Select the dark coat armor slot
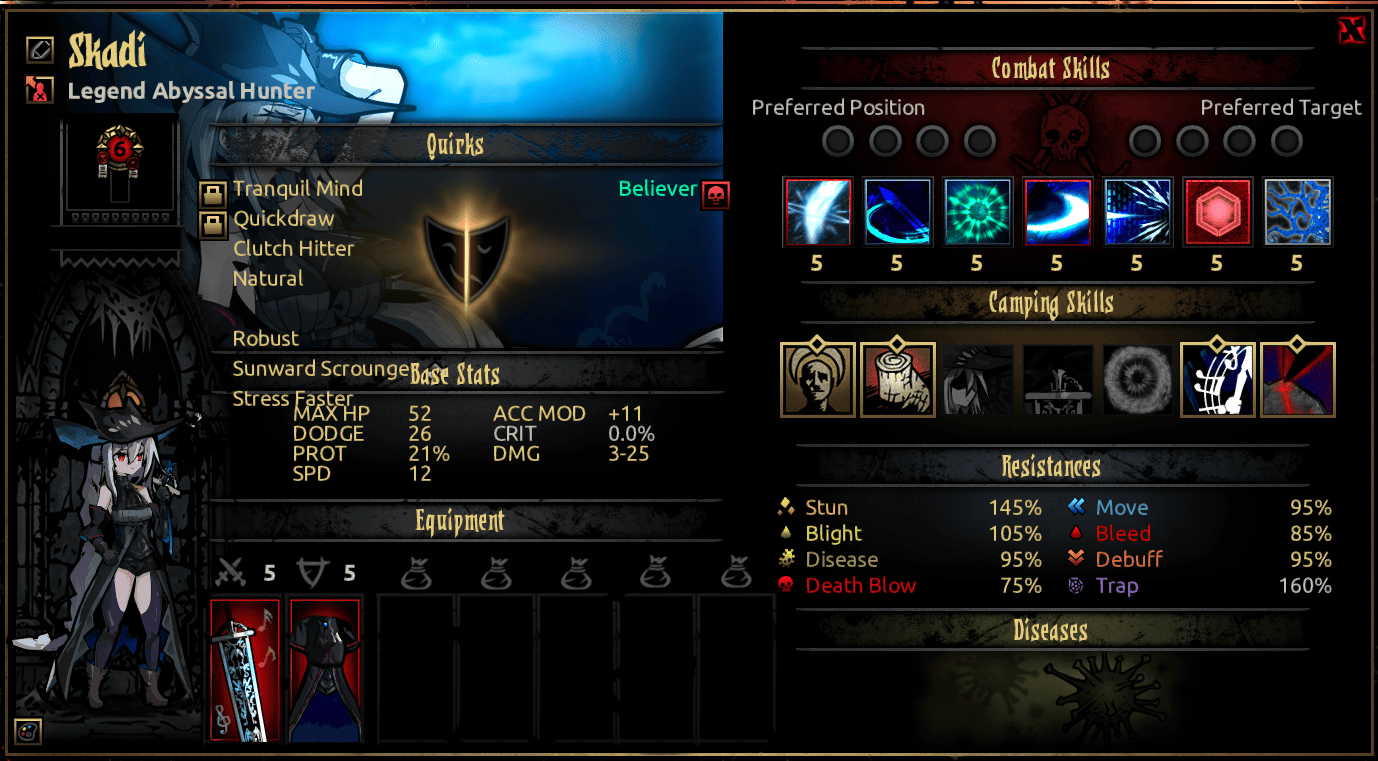 (x=324, y=669)
